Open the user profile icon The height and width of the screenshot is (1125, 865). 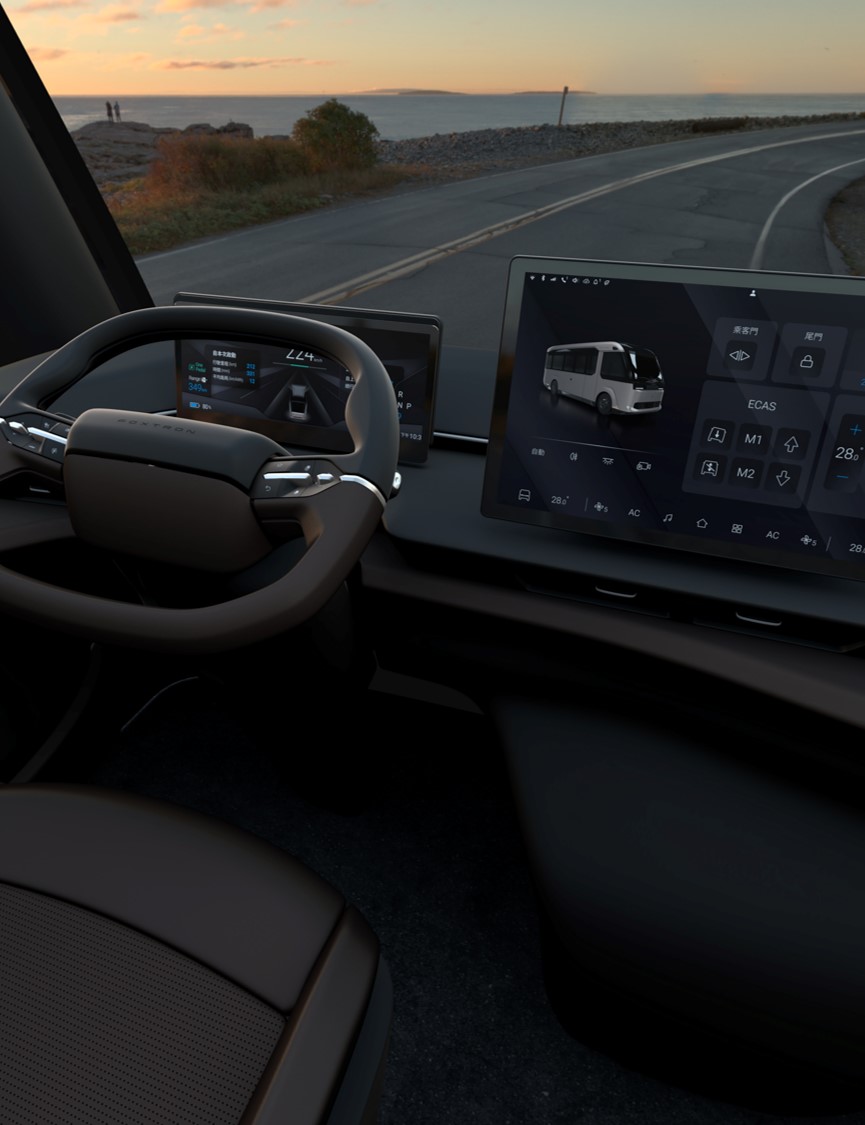point(752,293)
